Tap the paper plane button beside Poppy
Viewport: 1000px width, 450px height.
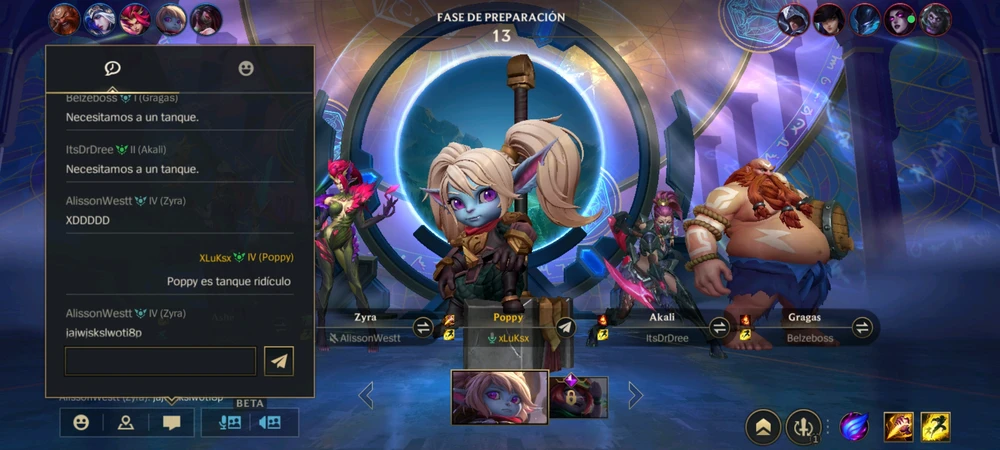click(x=565, y=327)
